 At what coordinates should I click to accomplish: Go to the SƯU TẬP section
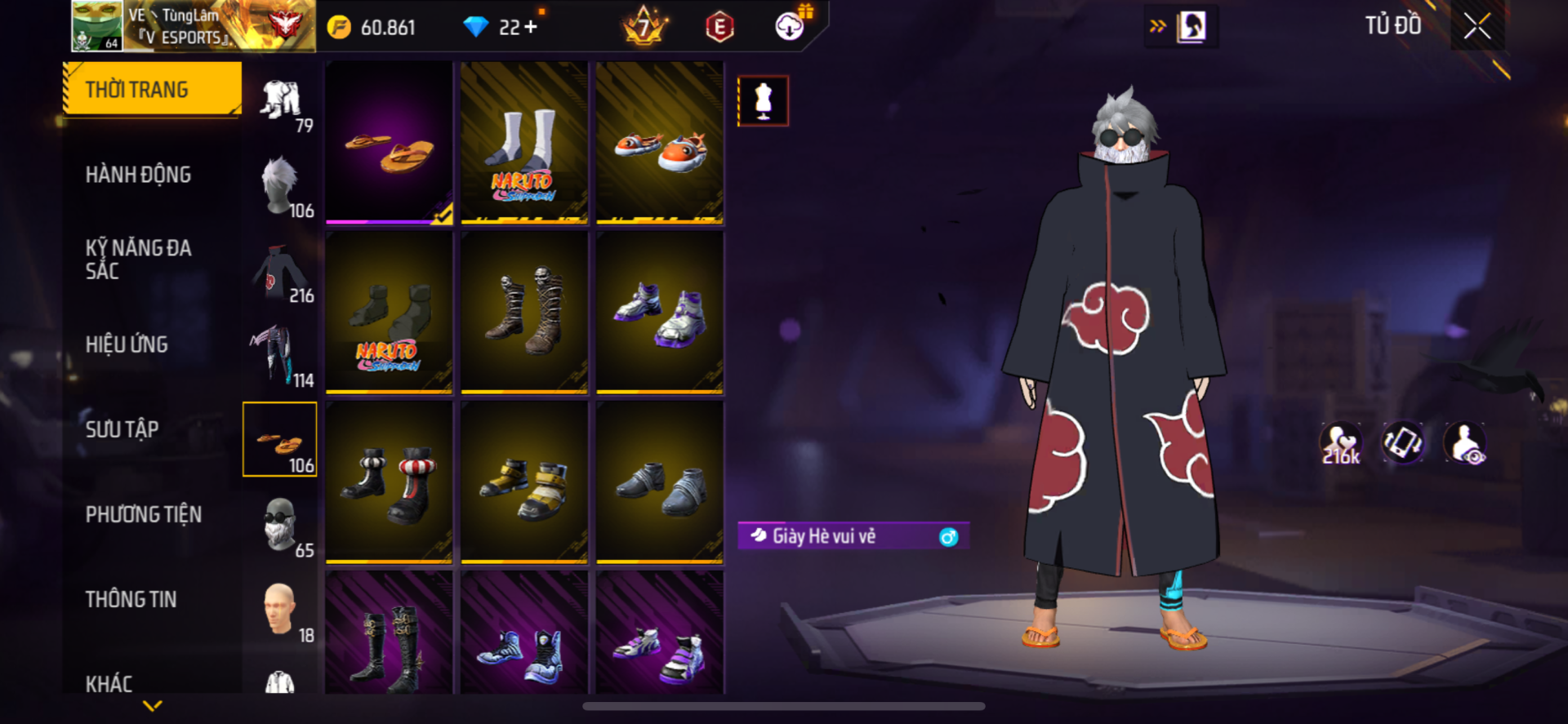(122, 429)
